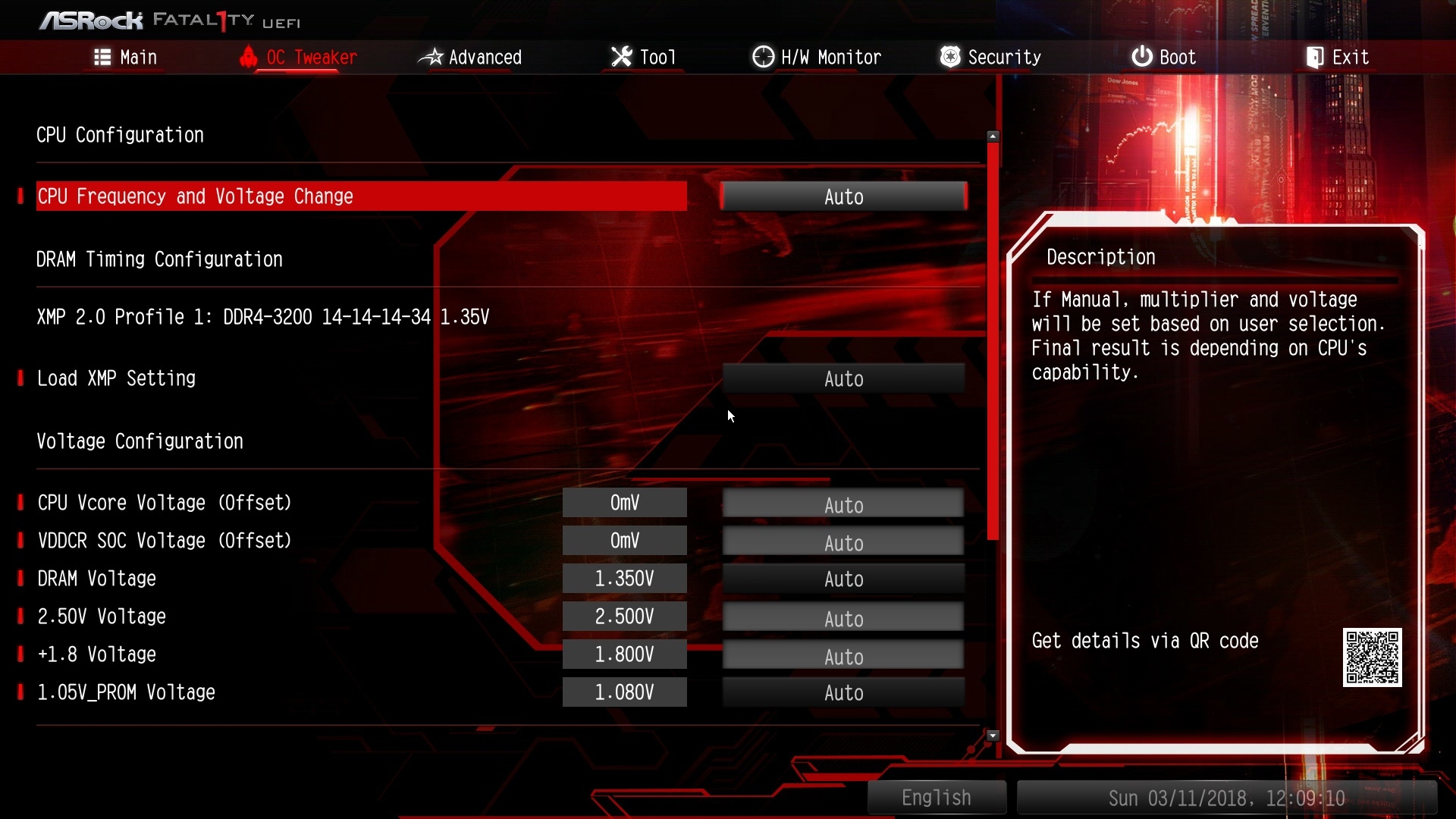This screenshot has width=1456, height=819.
Task: Go to the H/W Monitor tab
Action: [817, 58]
